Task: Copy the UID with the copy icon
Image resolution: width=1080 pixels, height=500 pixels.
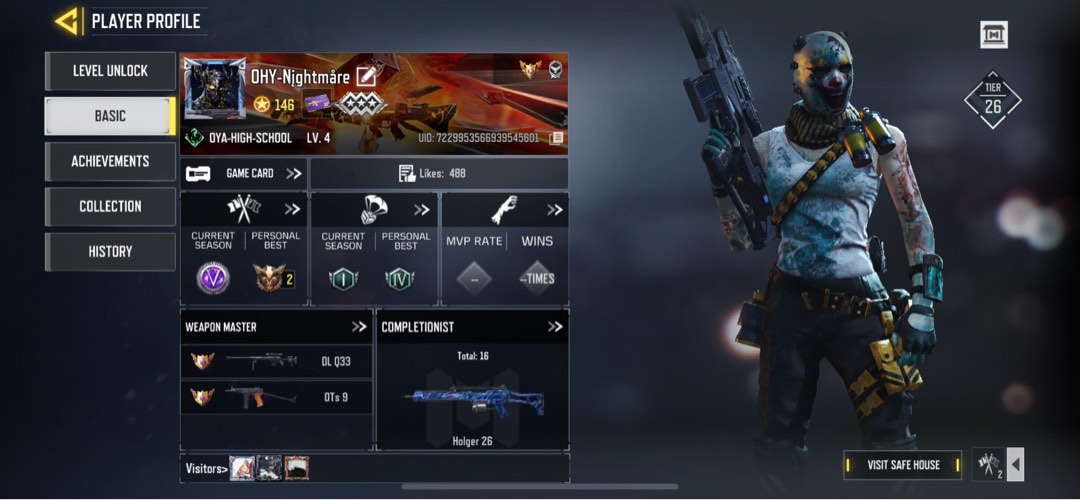Action: pos(556,138)
